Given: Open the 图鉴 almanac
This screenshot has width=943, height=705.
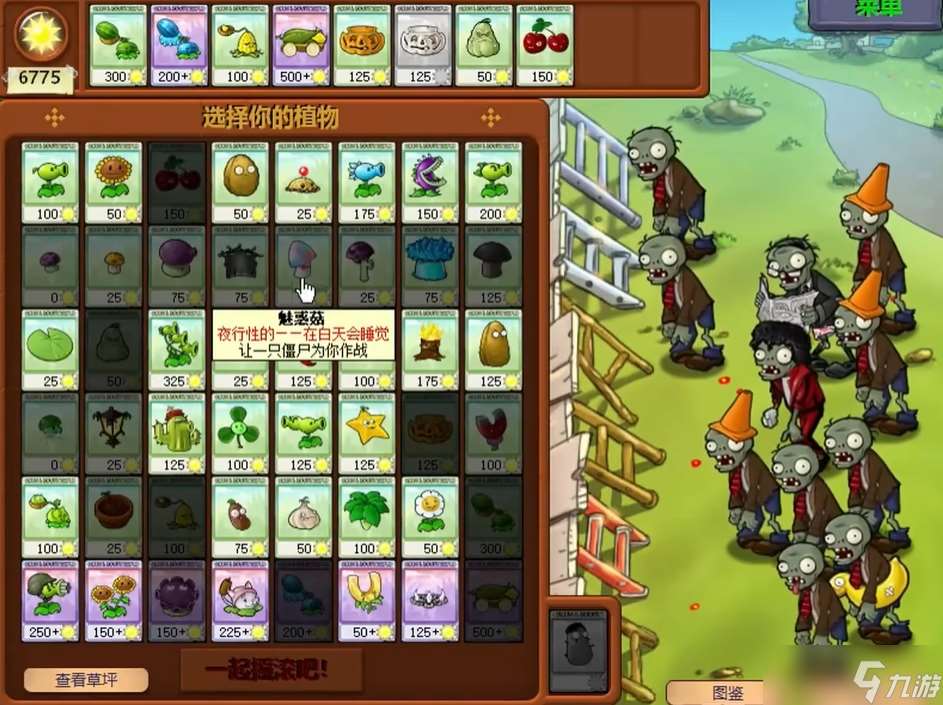Looking at the screenshot, I should pyautogui.click(x=713, y=692).
